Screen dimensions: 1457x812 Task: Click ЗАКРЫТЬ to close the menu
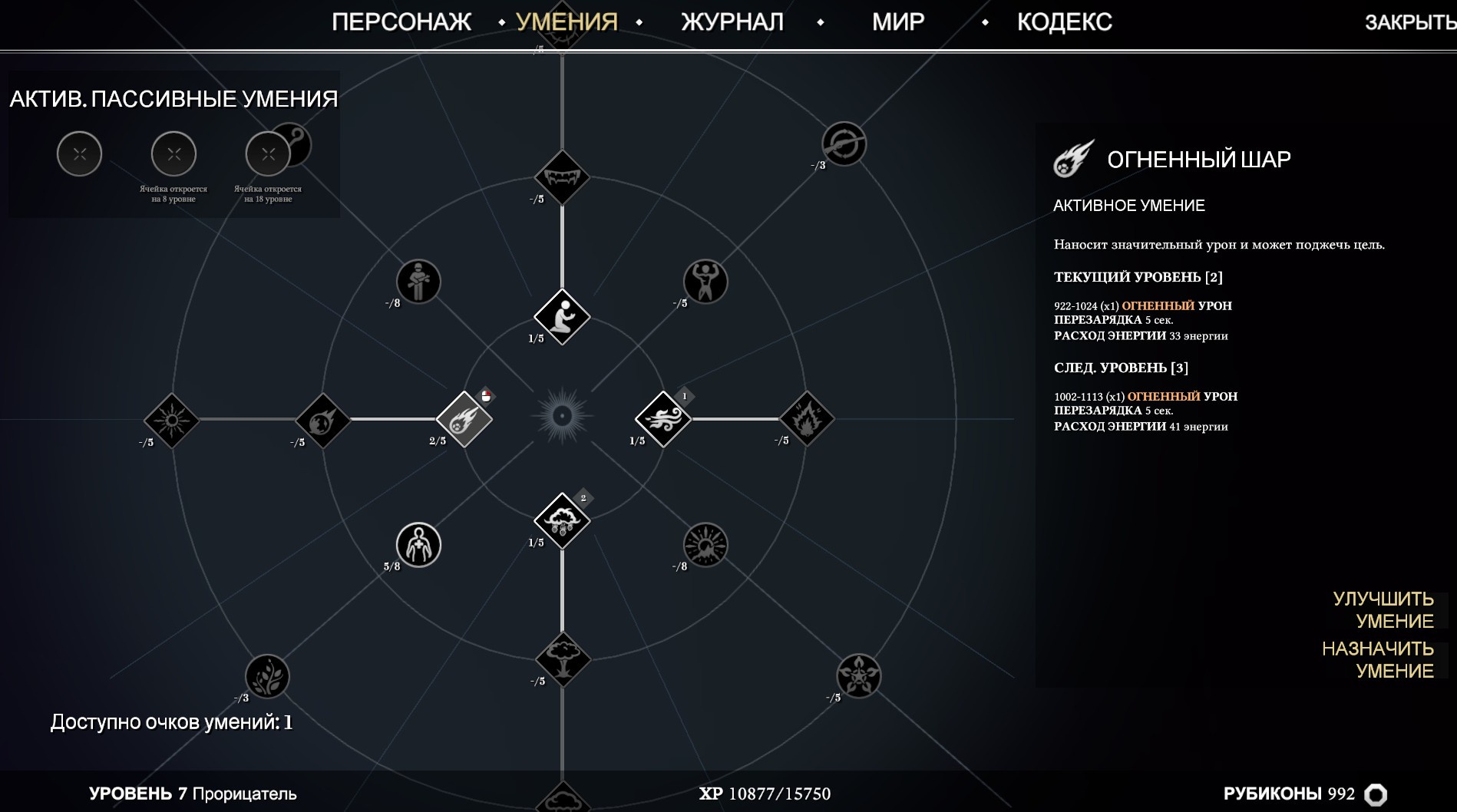[1409, 23]
